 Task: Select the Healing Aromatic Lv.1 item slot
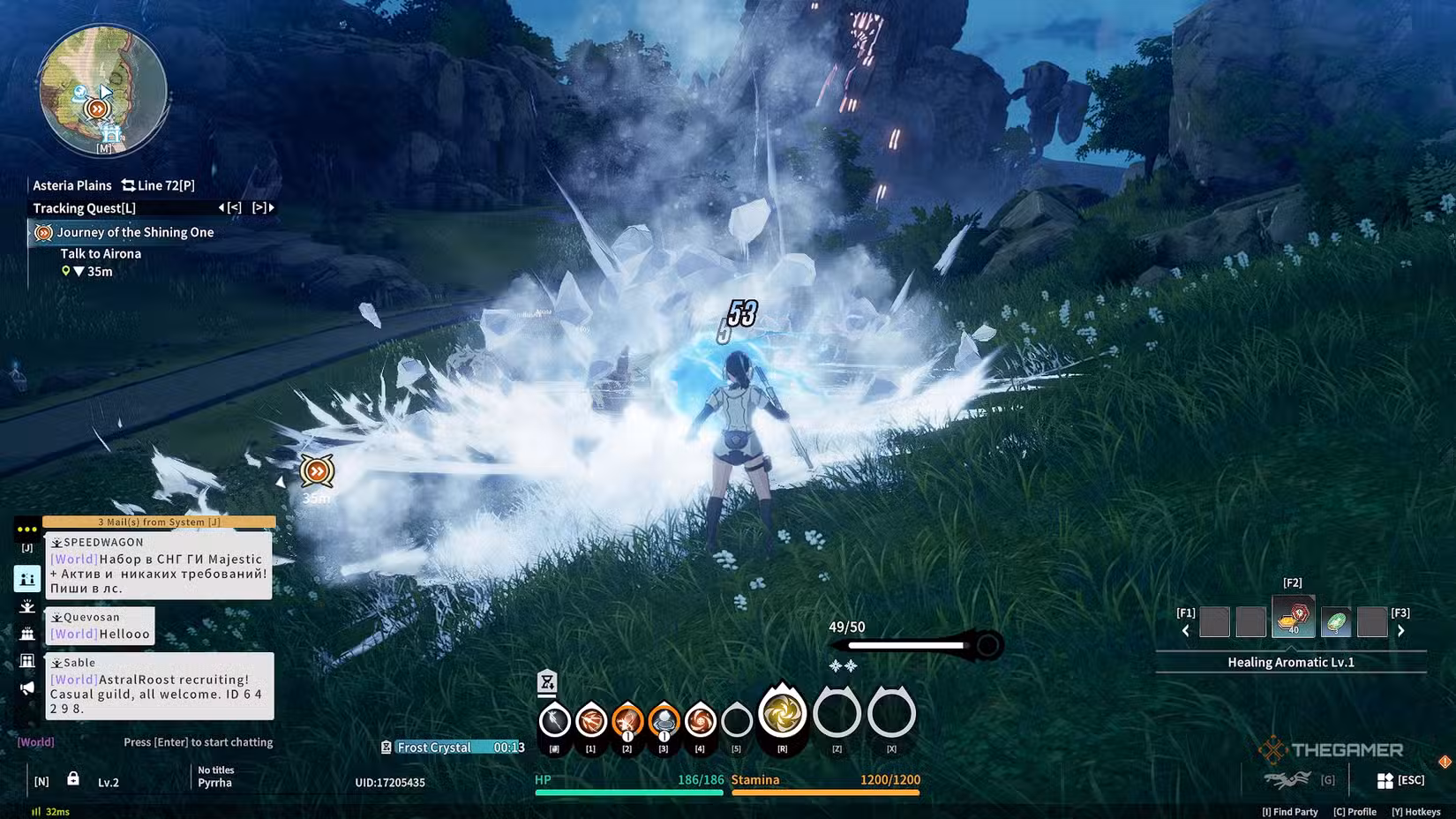pos(1293,617)
